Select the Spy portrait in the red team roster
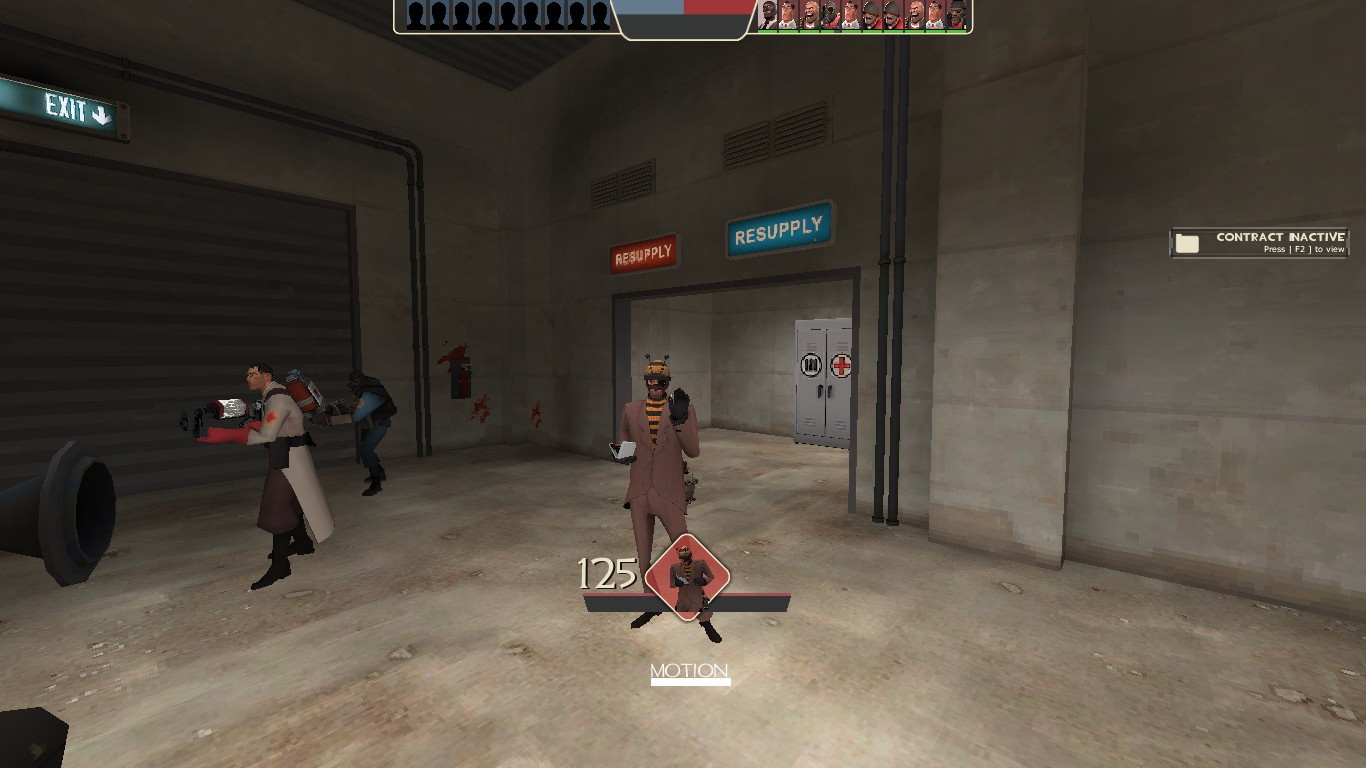Viewport: 1366px width, 768px height. tap(769, 14)
